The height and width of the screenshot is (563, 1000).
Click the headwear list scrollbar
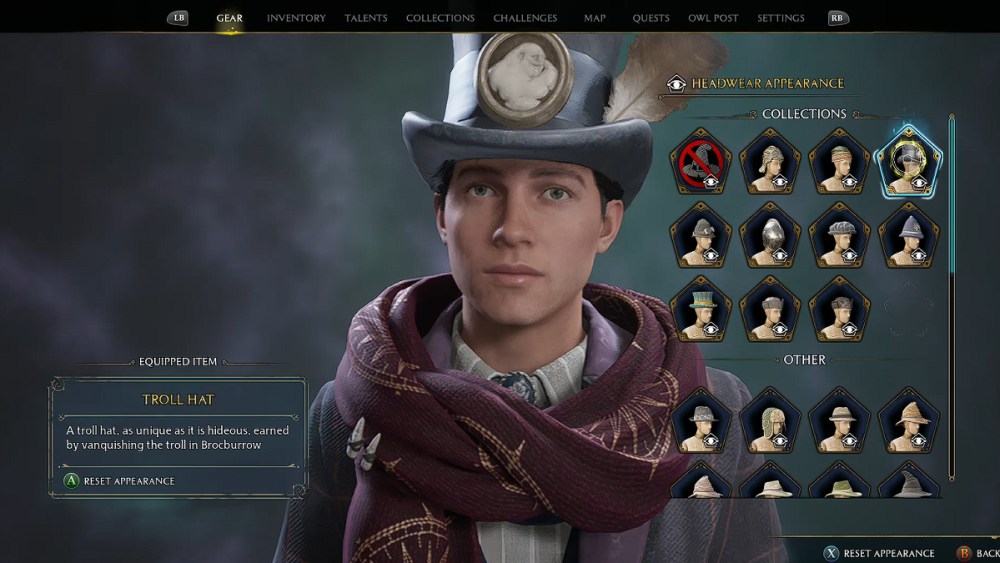(x=951, y=300)
